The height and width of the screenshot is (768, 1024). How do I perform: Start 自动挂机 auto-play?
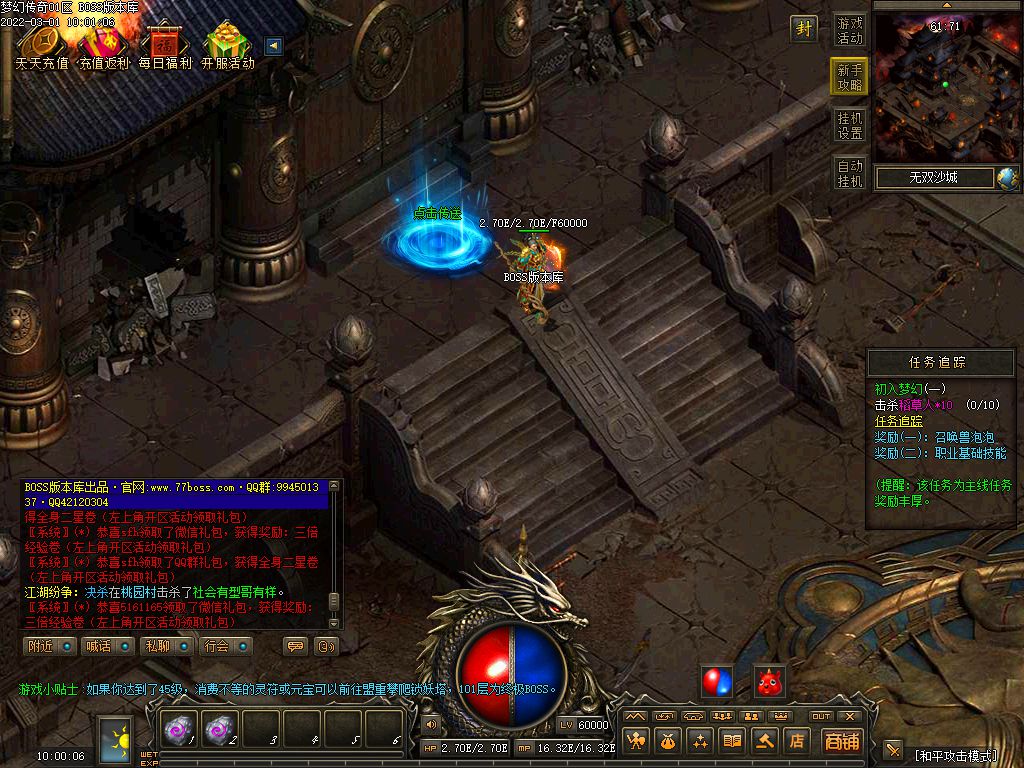point(850,173)
